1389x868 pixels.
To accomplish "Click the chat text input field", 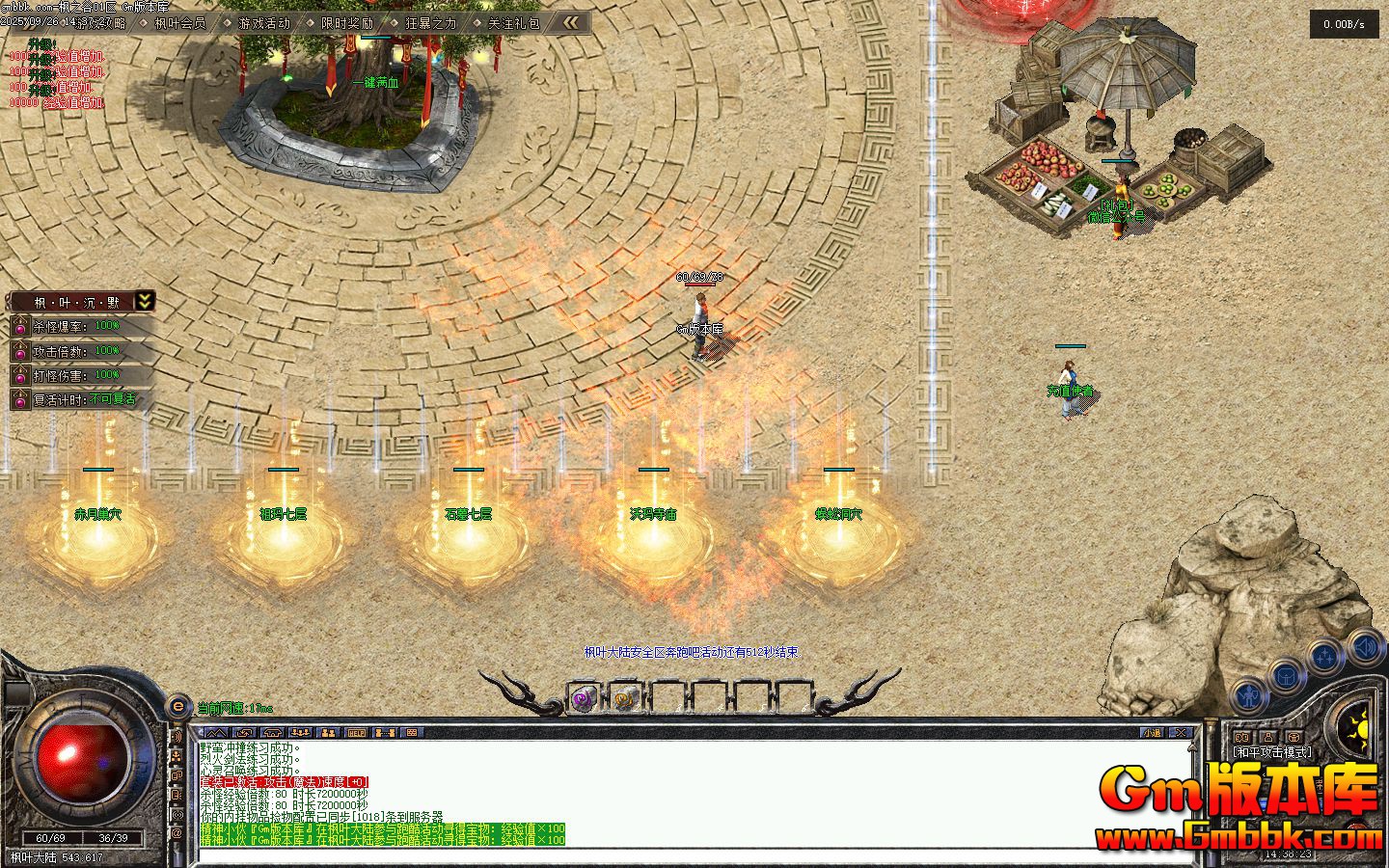I will [675, 854].
